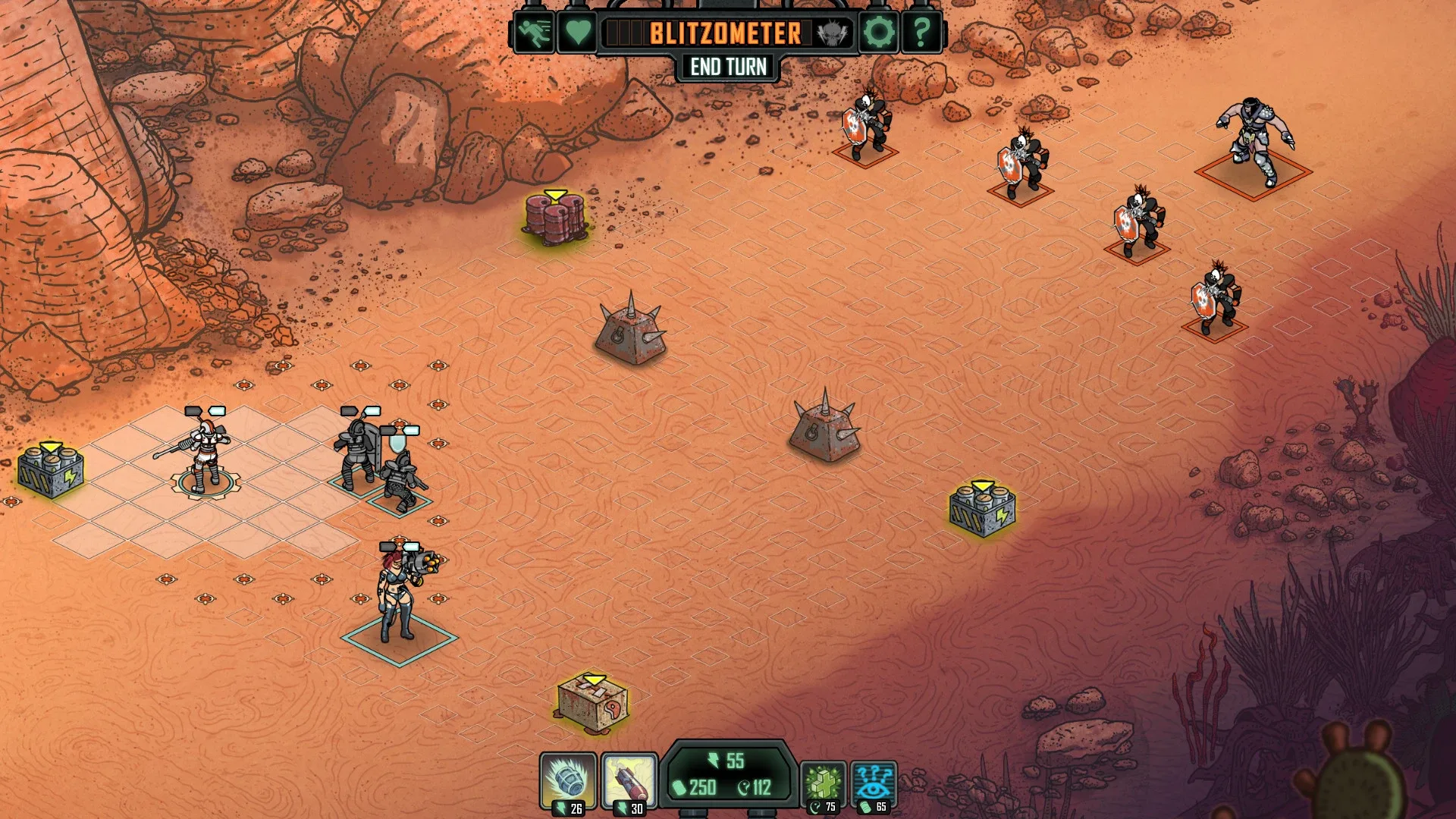
Task: Activate the Blitzometer skull icon
Action: (x=831, y=33)
